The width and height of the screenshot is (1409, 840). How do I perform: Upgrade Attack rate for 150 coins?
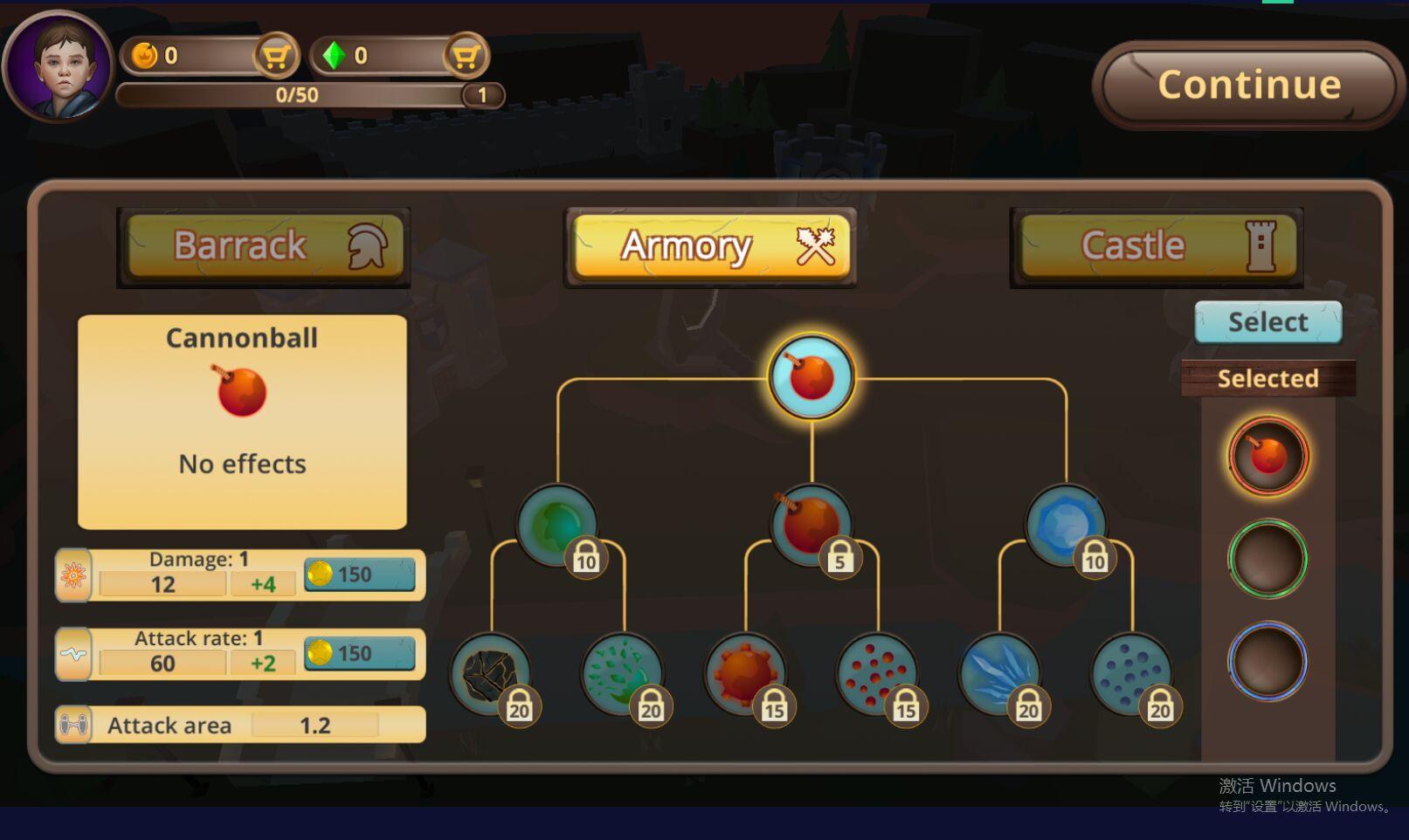[359, 653]
